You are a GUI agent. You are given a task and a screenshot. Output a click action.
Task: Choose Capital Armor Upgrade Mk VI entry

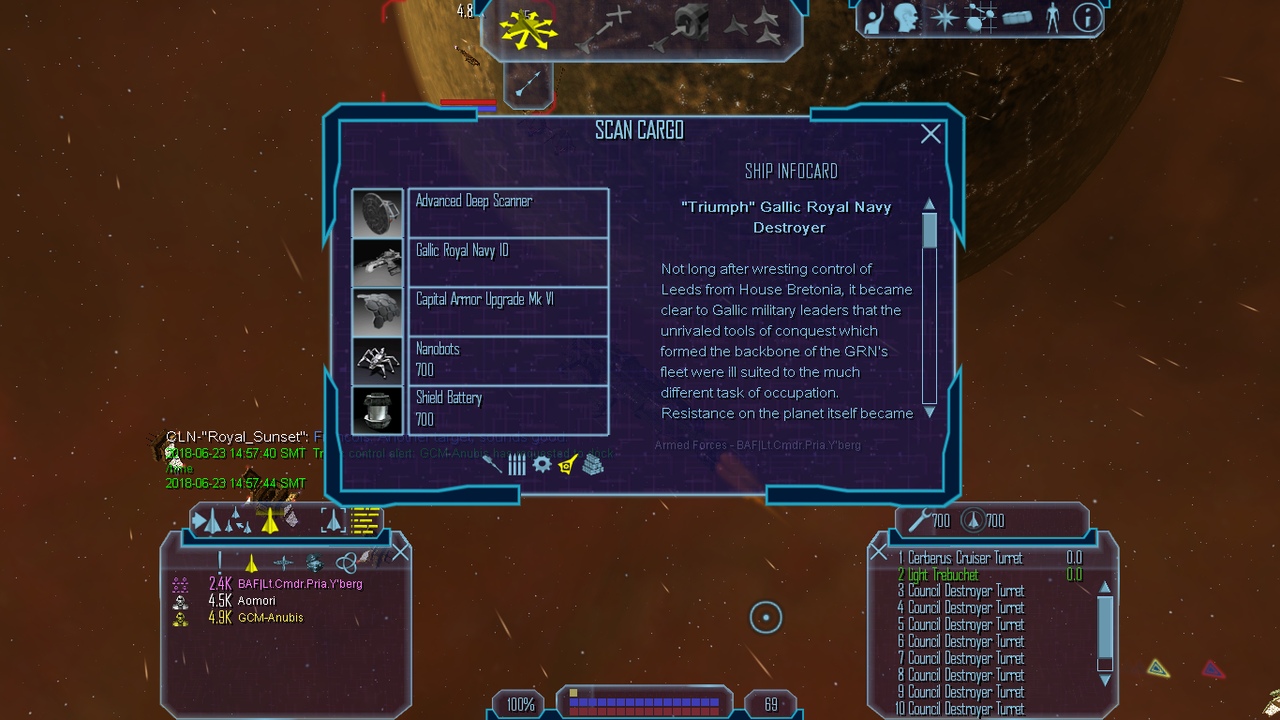(x=508, y=310)
